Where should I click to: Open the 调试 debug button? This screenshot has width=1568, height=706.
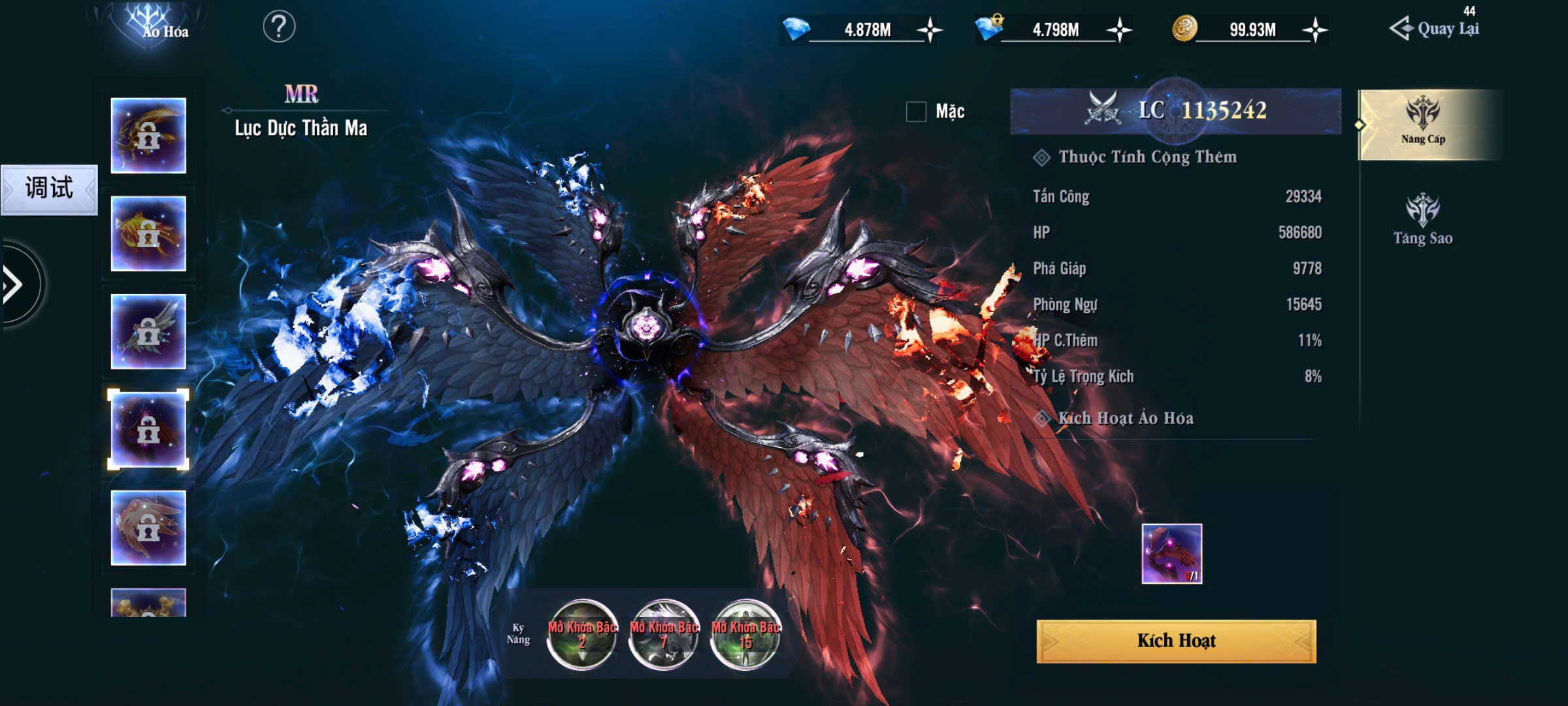tap(49, 189)
